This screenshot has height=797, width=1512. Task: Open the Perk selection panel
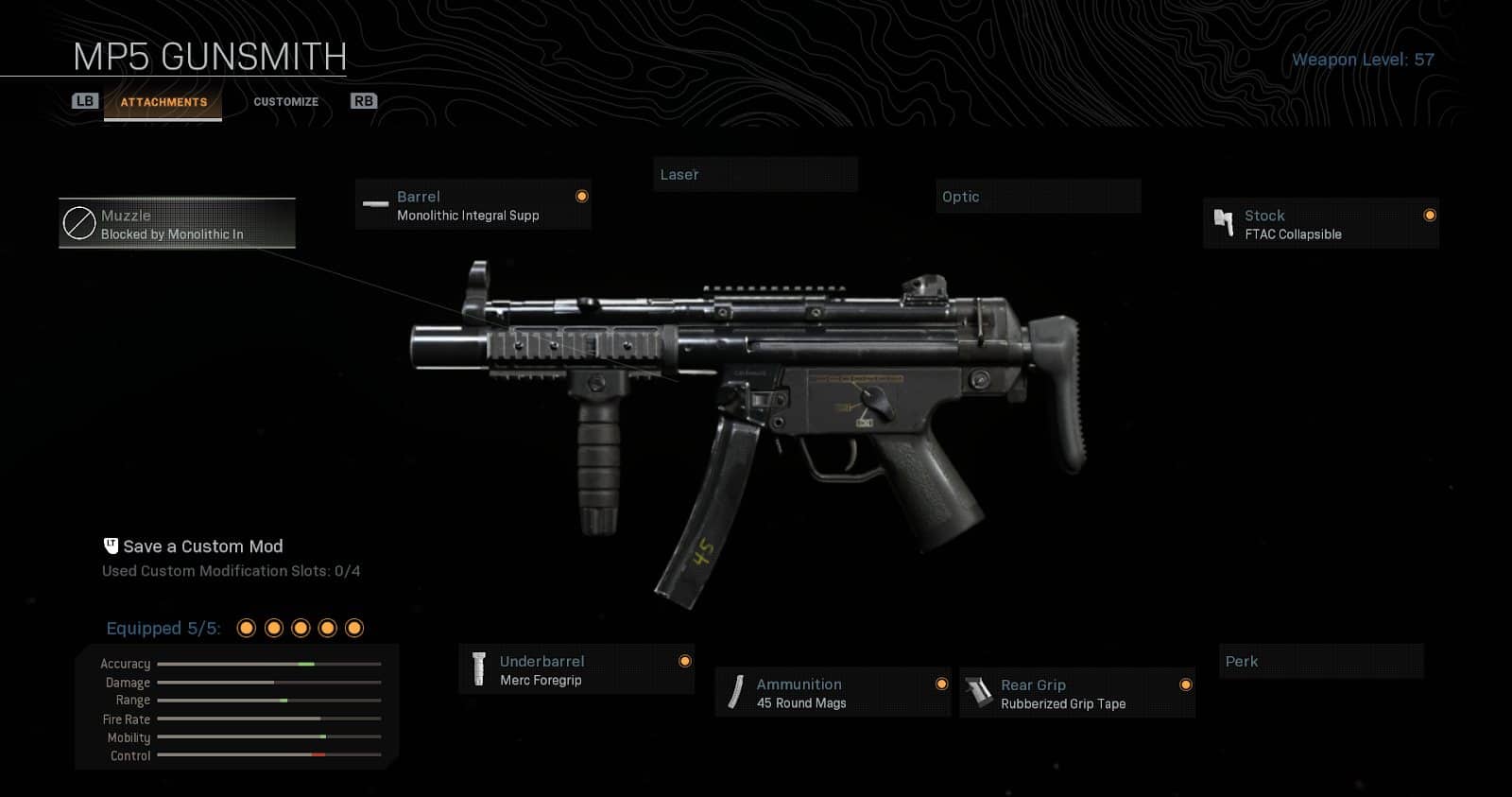tap(1321, 661)
